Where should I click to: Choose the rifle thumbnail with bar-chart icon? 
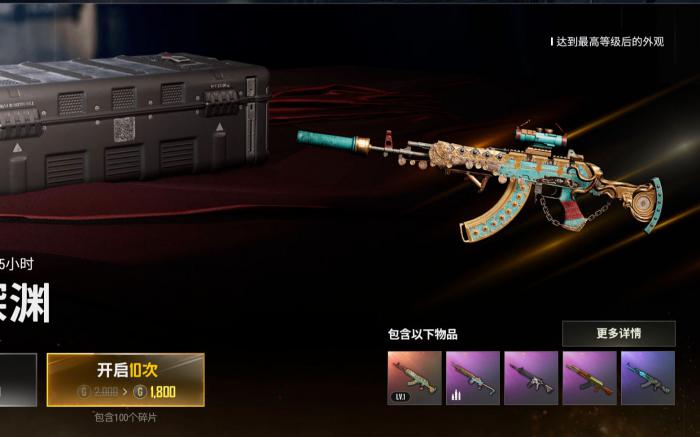[472, 378]
